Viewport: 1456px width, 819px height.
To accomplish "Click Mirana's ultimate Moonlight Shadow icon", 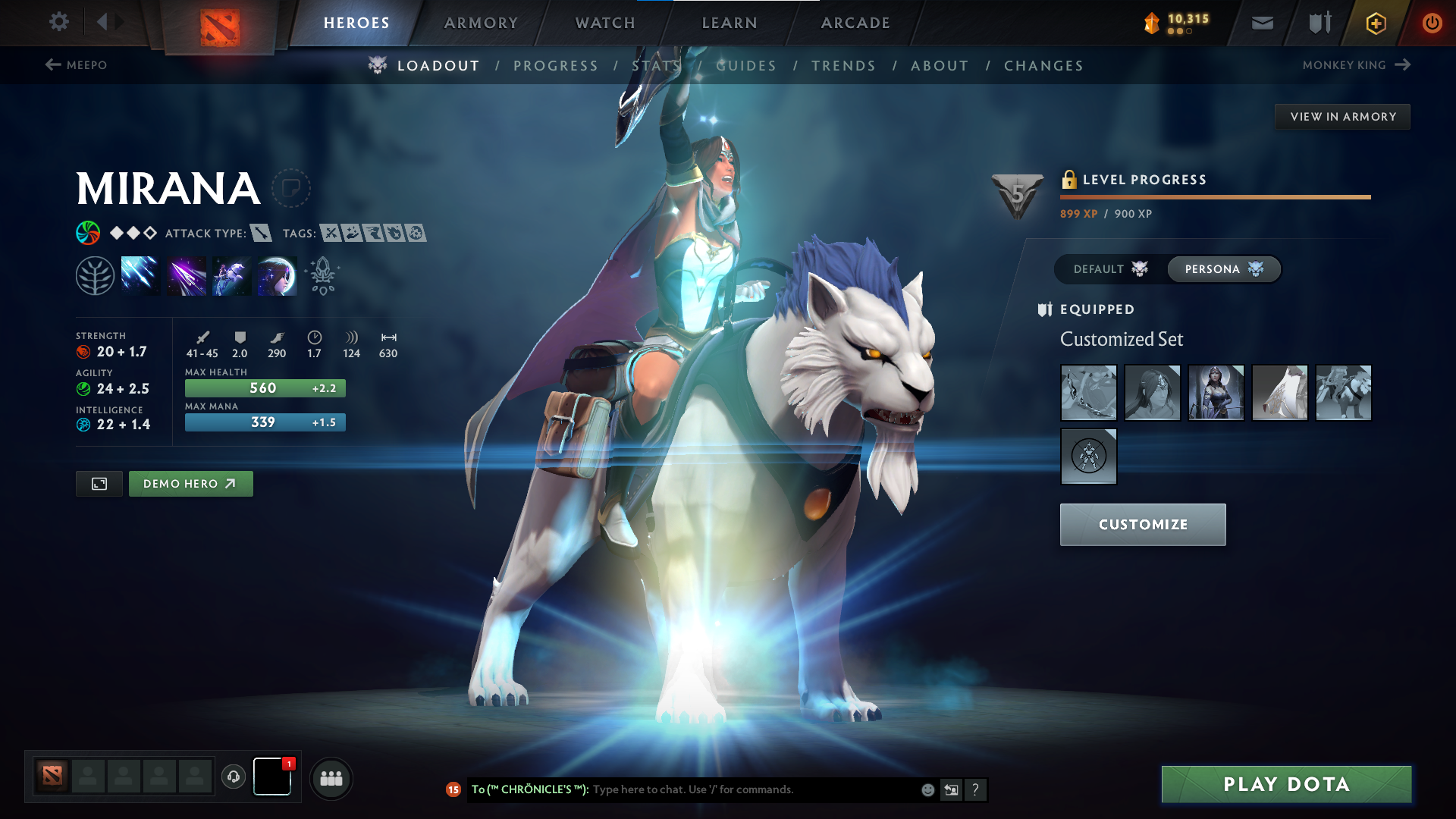I will [277, 275].
